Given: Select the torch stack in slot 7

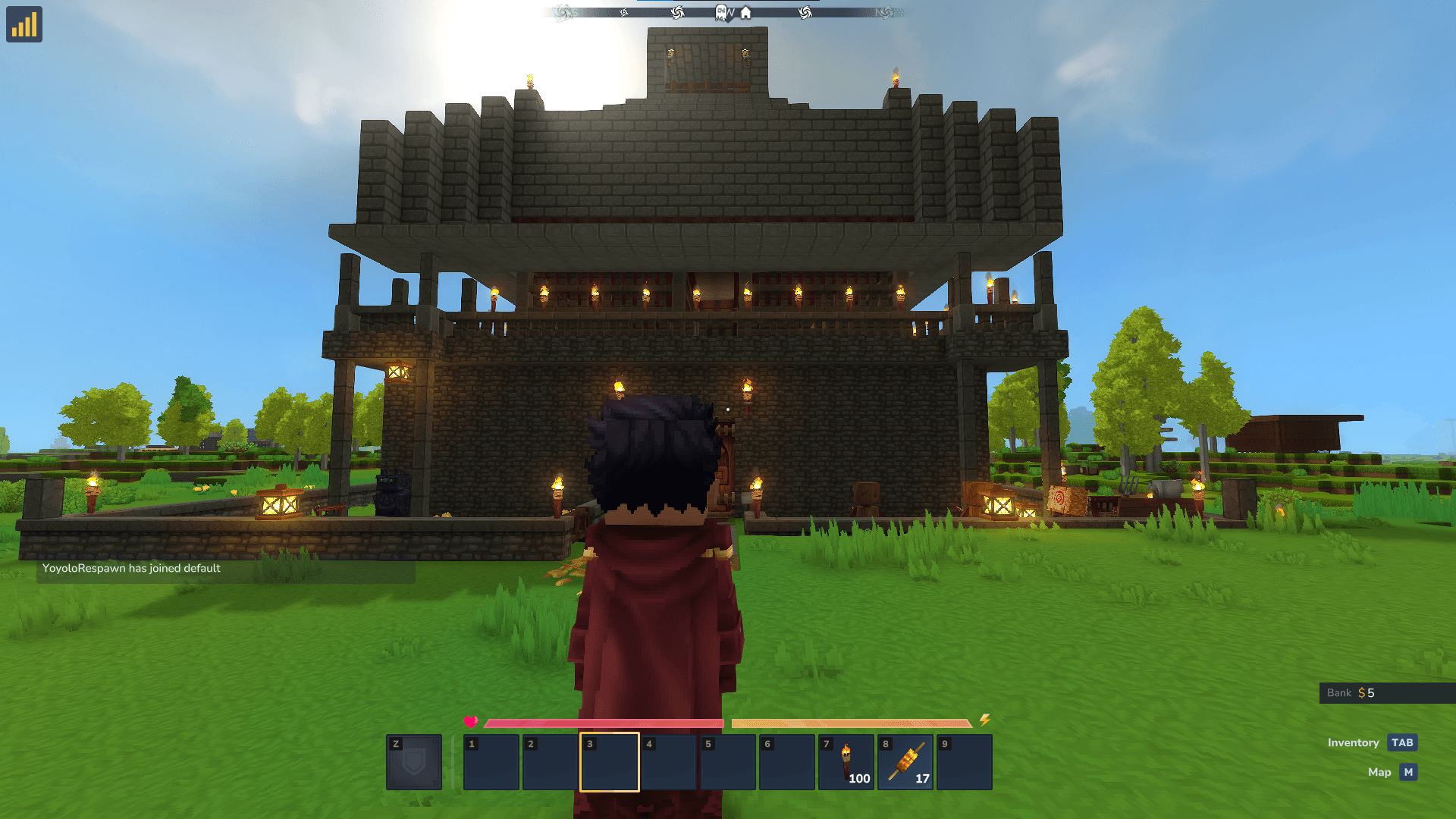Looking at the screenshot, I should point(846,762).
